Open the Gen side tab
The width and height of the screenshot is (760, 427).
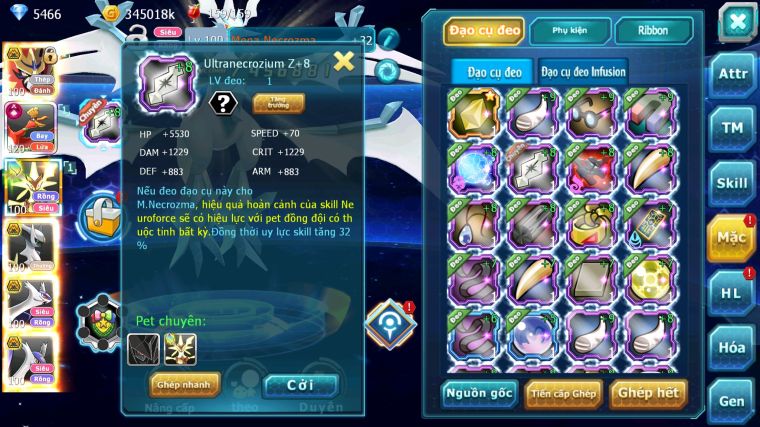(x=733, y=401)
